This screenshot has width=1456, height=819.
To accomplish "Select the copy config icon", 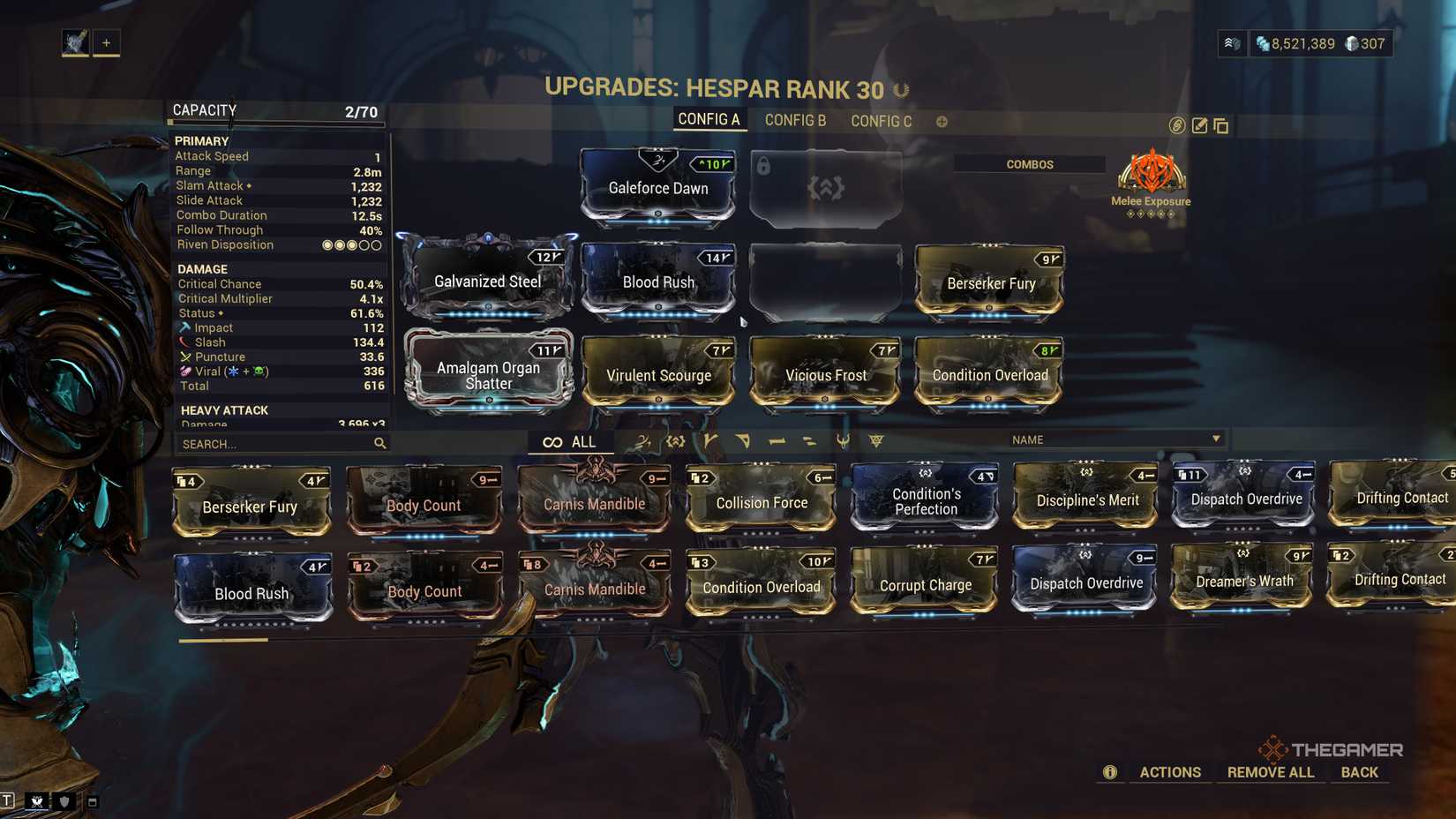I will (x=1221, y=125).
